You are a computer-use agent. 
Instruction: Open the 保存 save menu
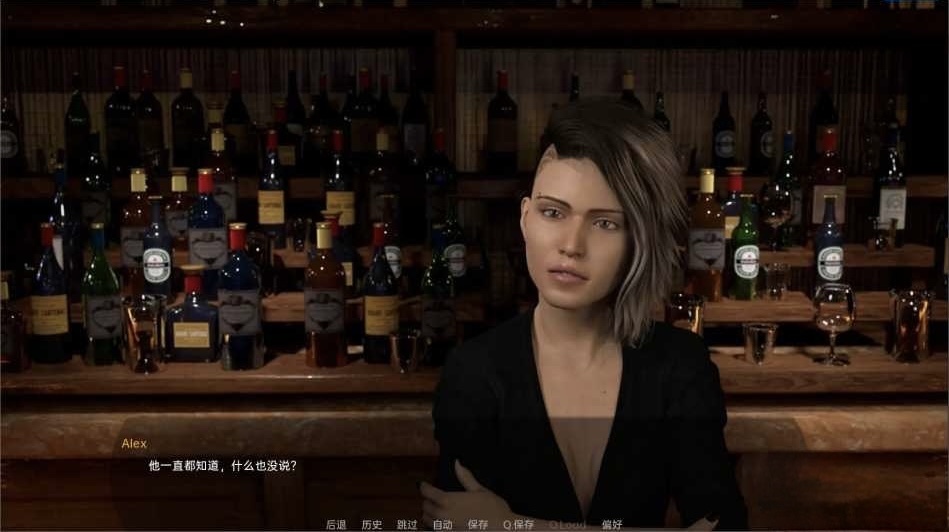(478, 524)
